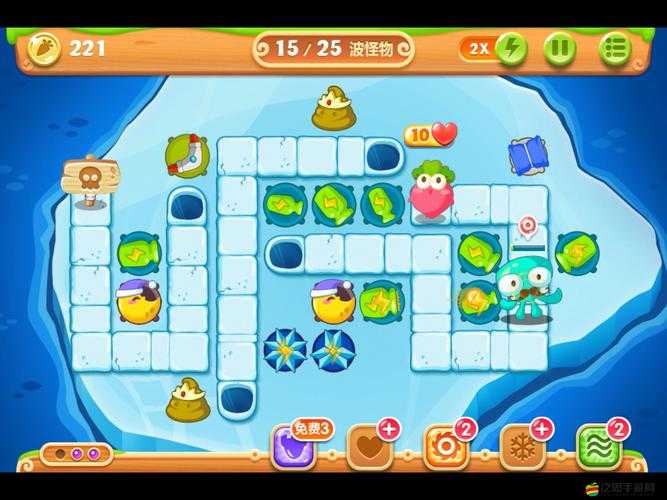Open the green list menu button
The image size is (667, 500).
coord(615,49)
